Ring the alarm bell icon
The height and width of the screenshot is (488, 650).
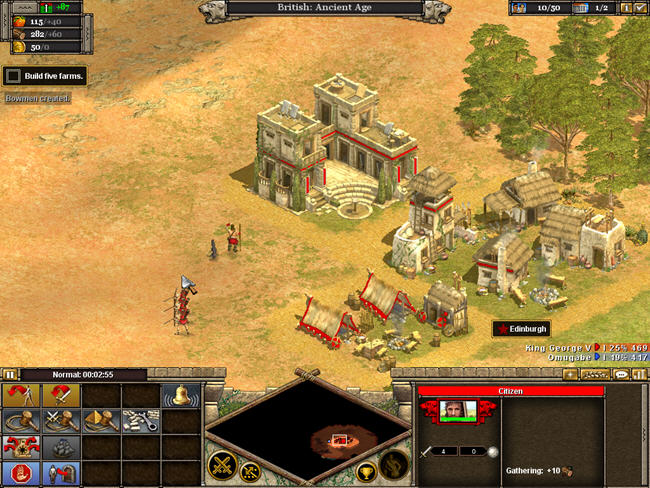(x=180, y=394)
